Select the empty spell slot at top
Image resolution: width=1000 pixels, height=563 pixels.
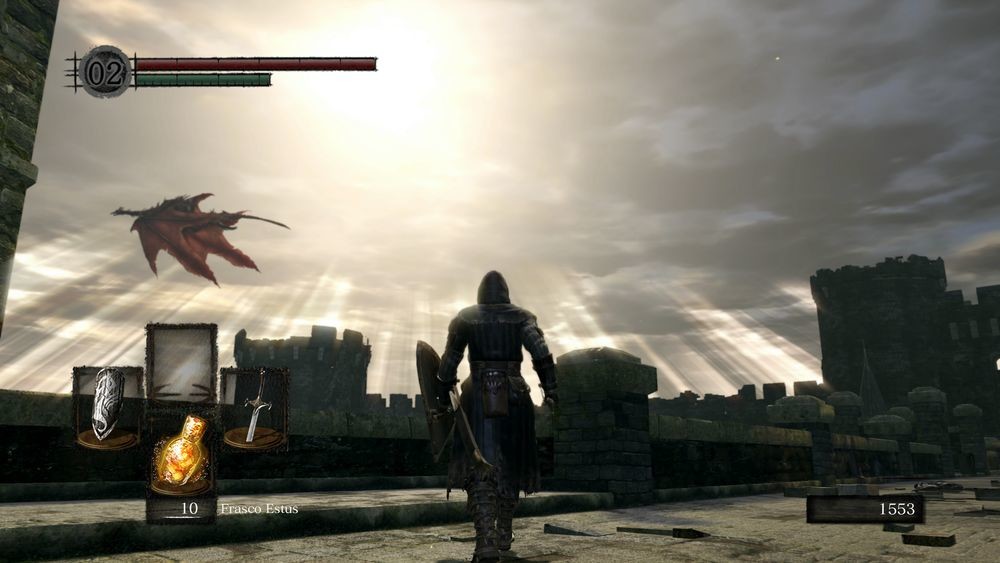pyautogui.click(x=181, y=362)
